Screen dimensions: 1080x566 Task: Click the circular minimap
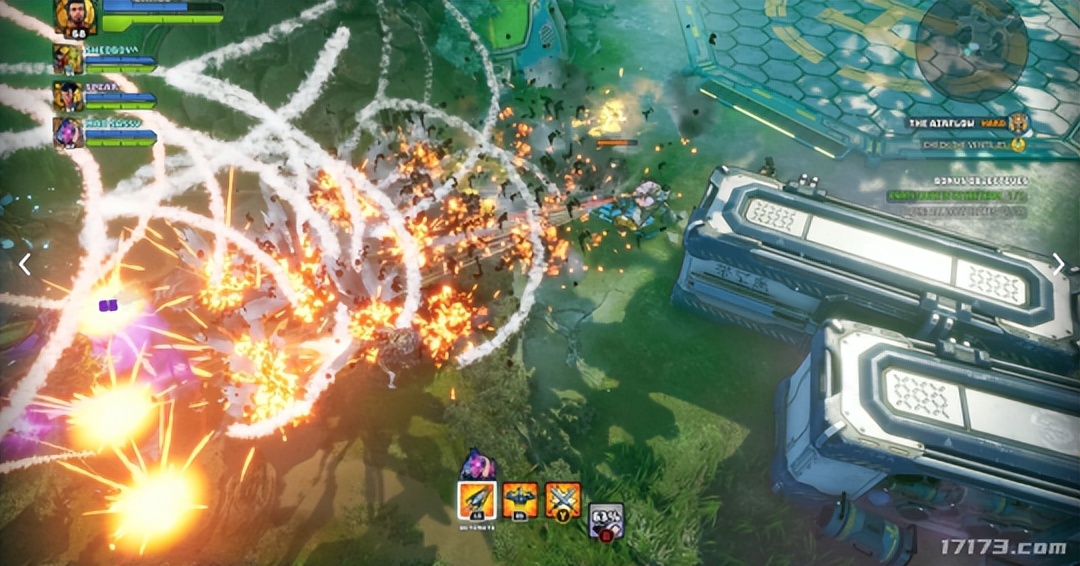coord(971,48)
